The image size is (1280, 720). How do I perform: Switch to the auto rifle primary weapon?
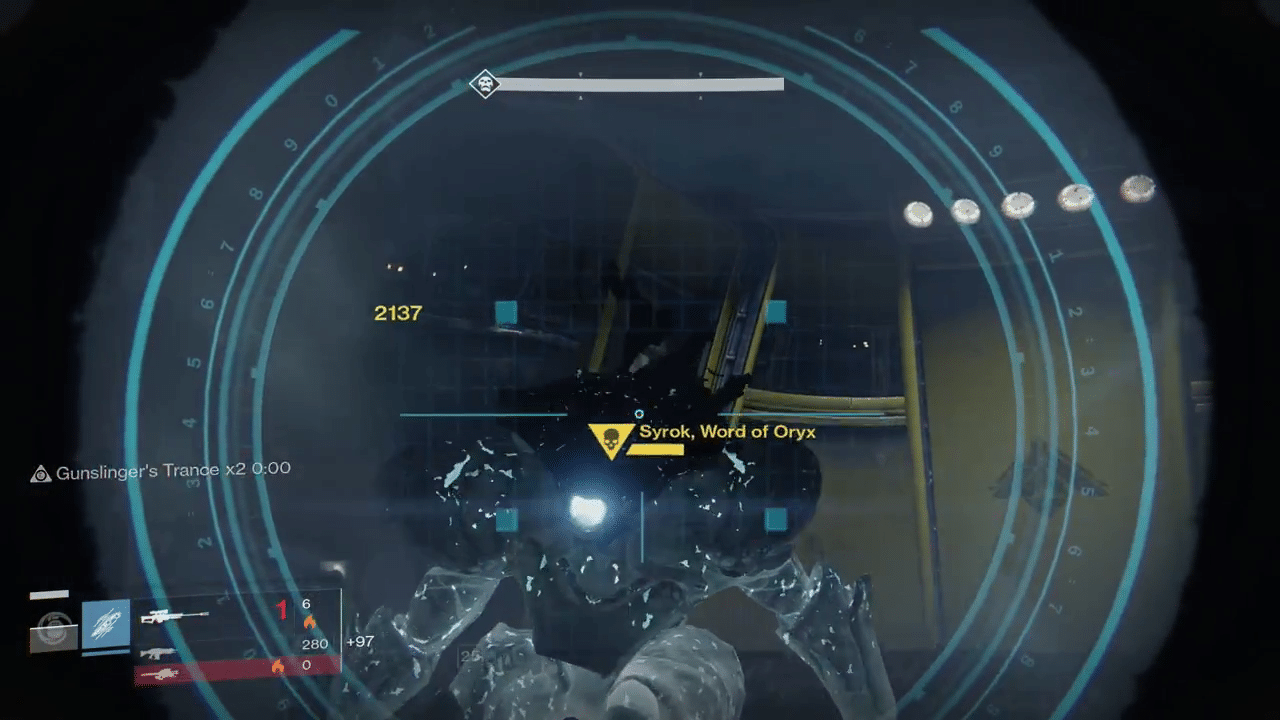[x=160, y=652]
